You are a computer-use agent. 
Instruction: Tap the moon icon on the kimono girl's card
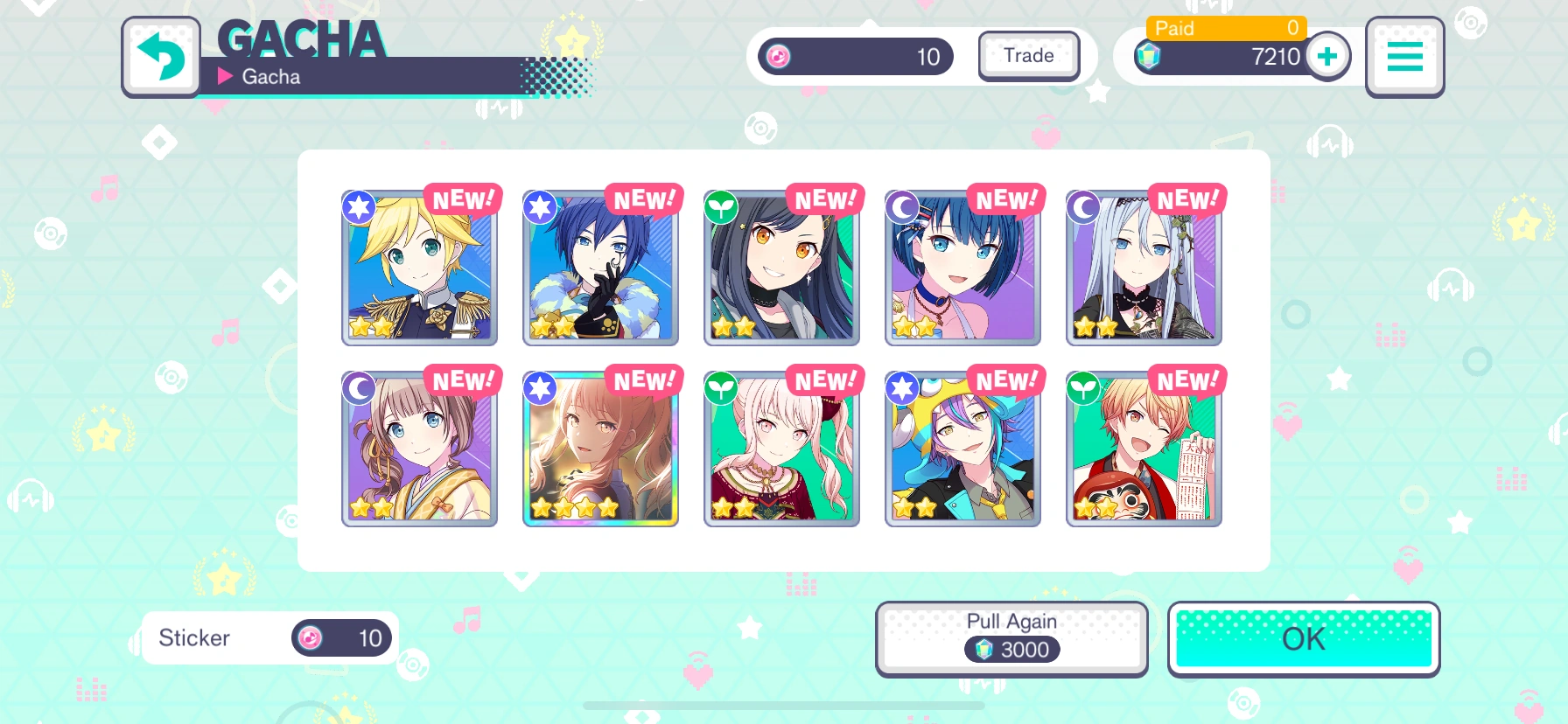(359, 388)
